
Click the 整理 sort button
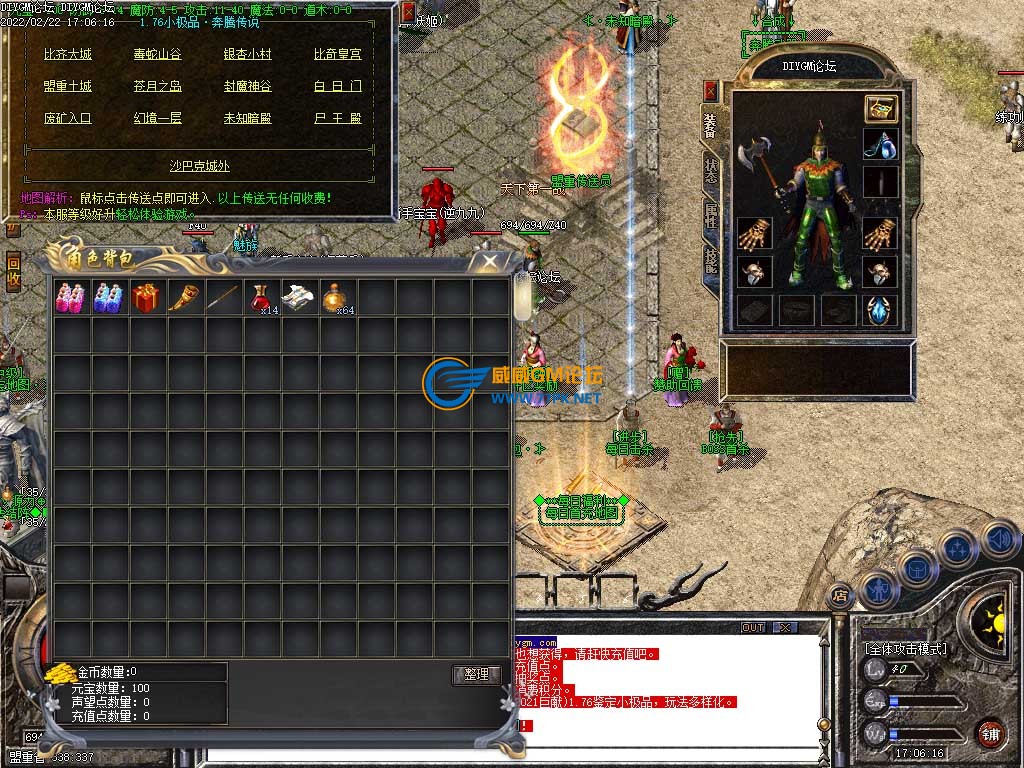pyautogui.click(x=476, y=674)
